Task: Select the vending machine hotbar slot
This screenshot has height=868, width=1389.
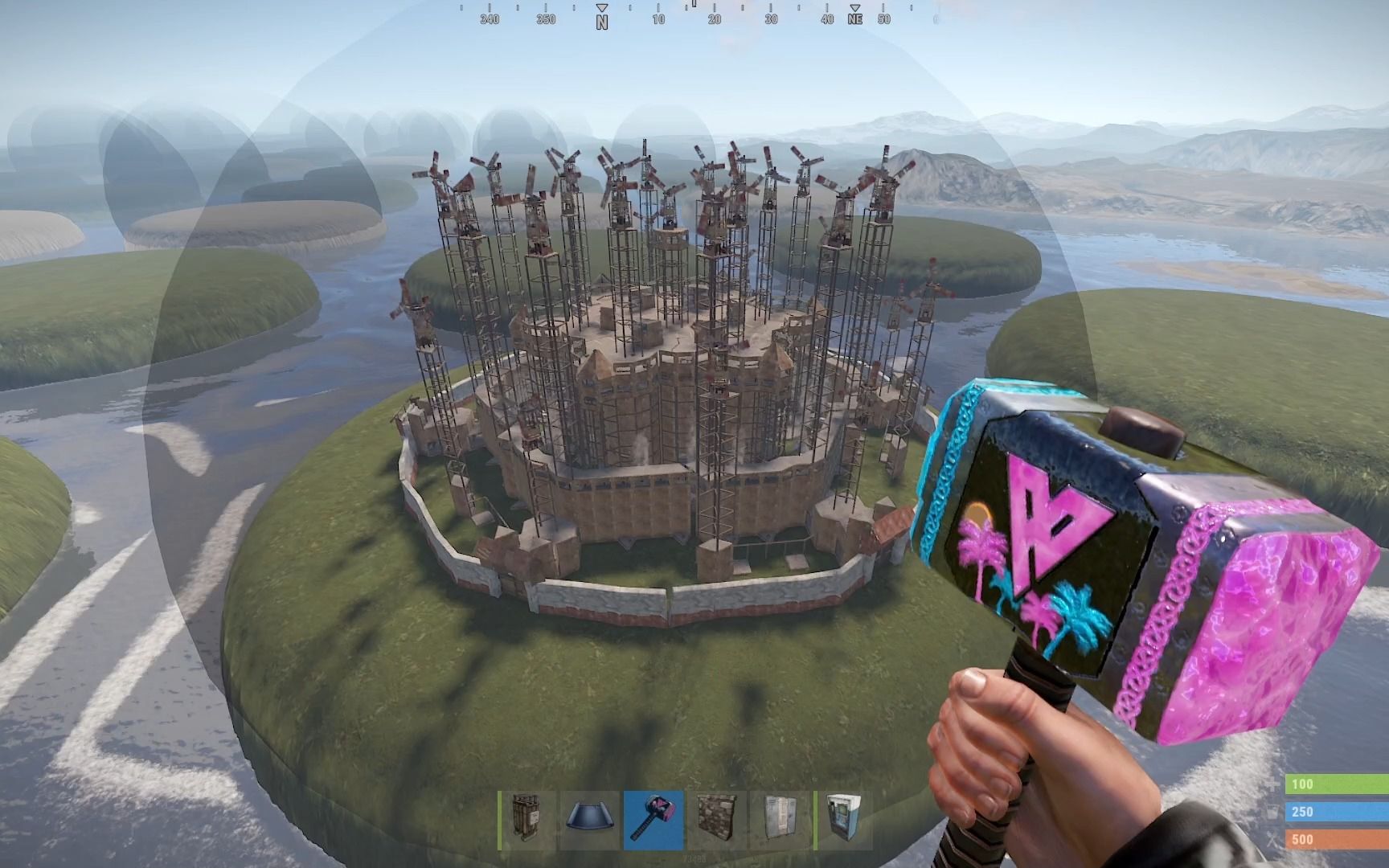Action: (x=842, y=820)
